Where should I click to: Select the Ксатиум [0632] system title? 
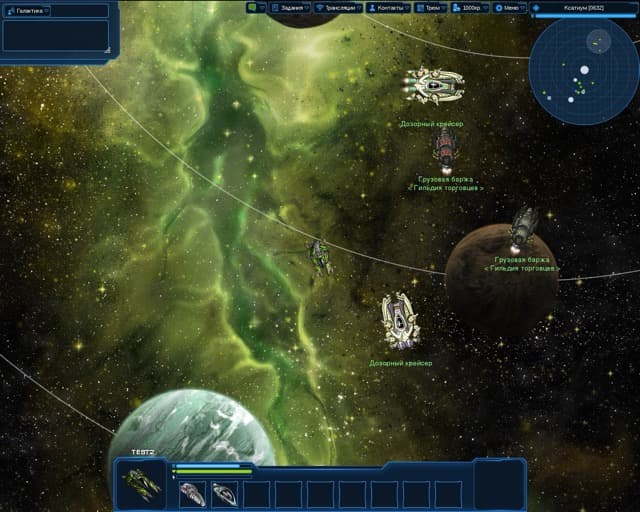pos(584,8)
